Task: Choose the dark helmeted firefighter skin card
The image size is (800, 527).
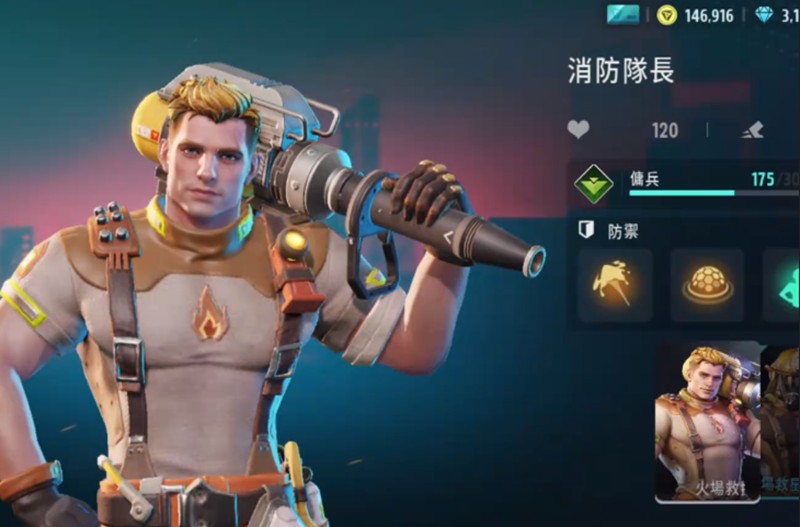Action: pos(781,420)
